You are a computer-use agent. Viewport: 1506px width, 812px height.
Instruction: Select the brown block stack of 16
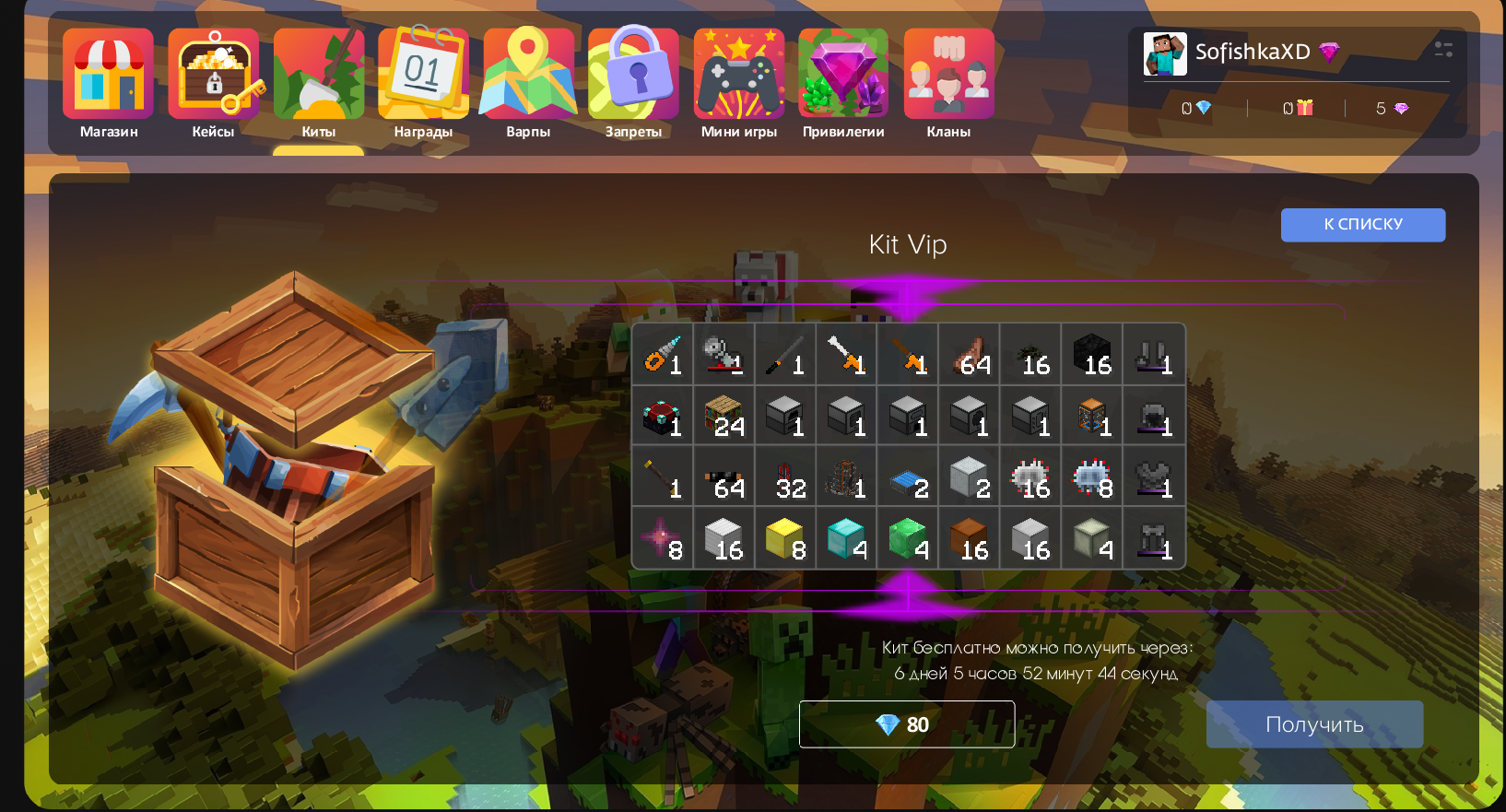pos(970,538)
